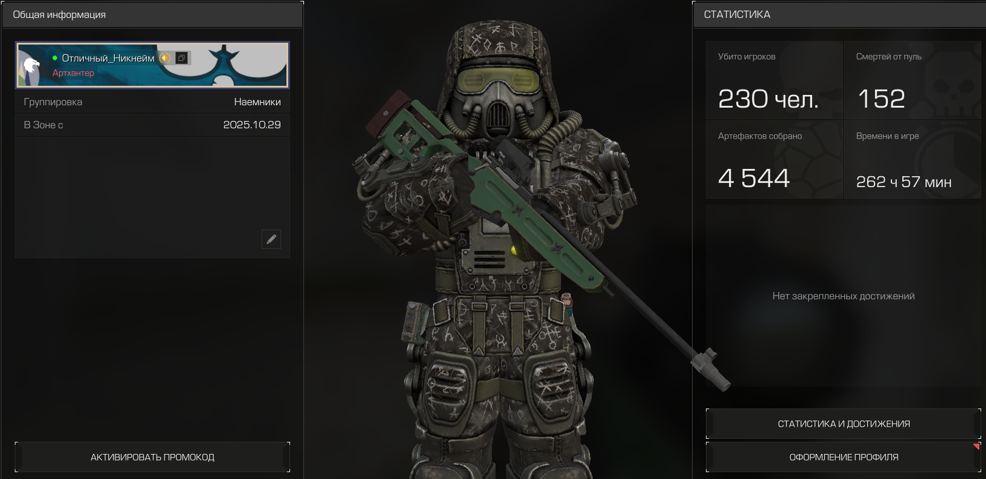Click the pencil edit icon
986x479 pixels.
[271, 239]
